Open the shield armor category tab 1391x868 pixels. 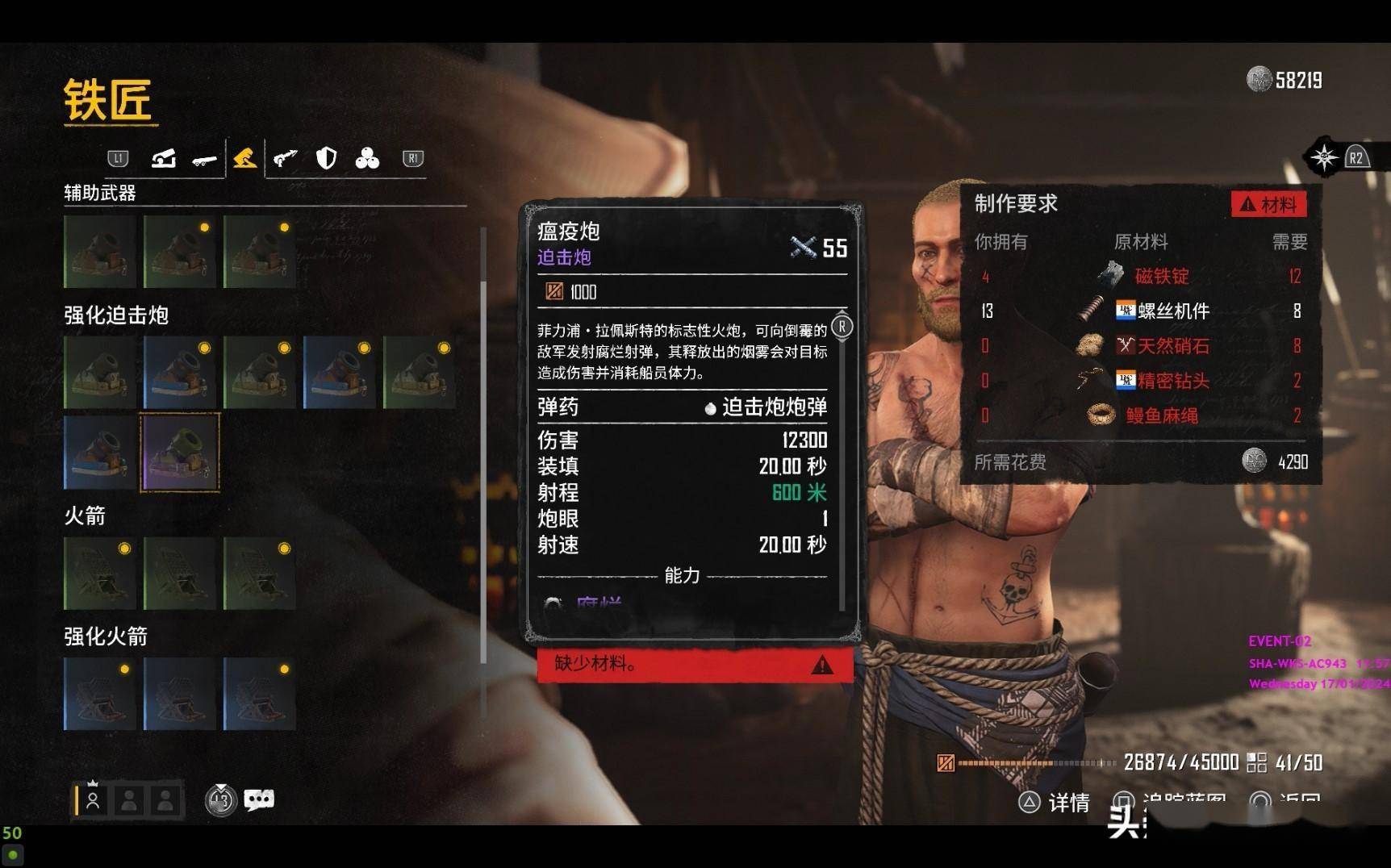coord(326,158)
